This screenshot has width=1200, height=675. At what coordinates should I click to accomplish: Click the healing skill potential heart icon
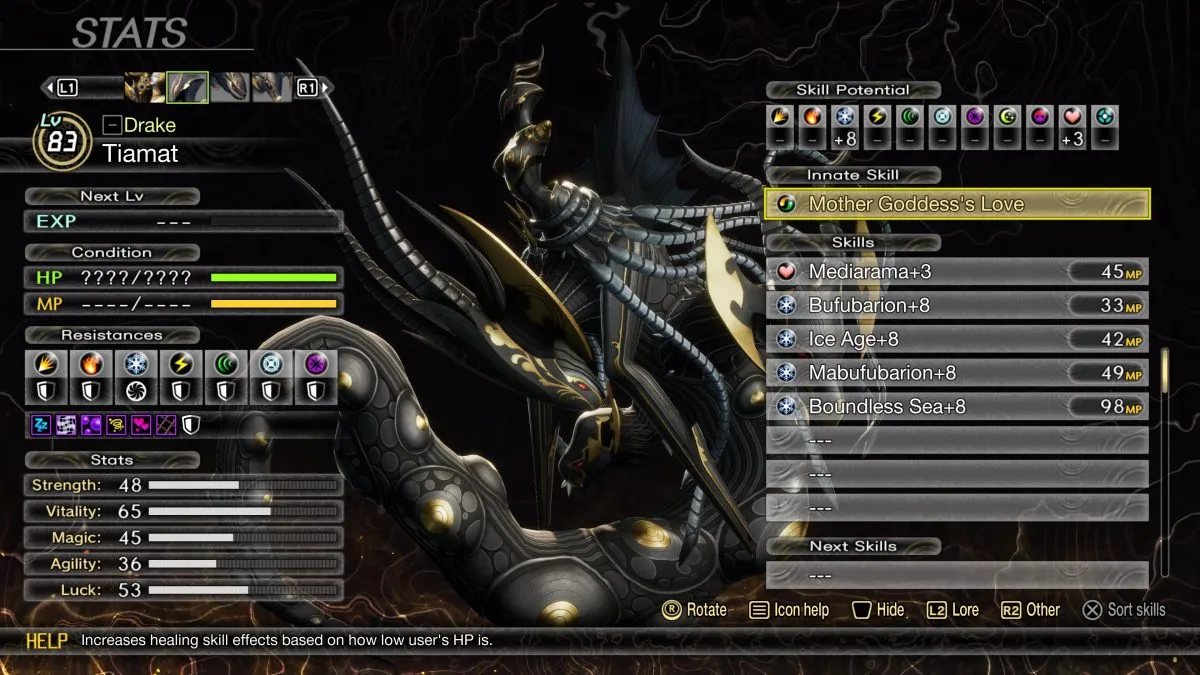(1072, 117)
